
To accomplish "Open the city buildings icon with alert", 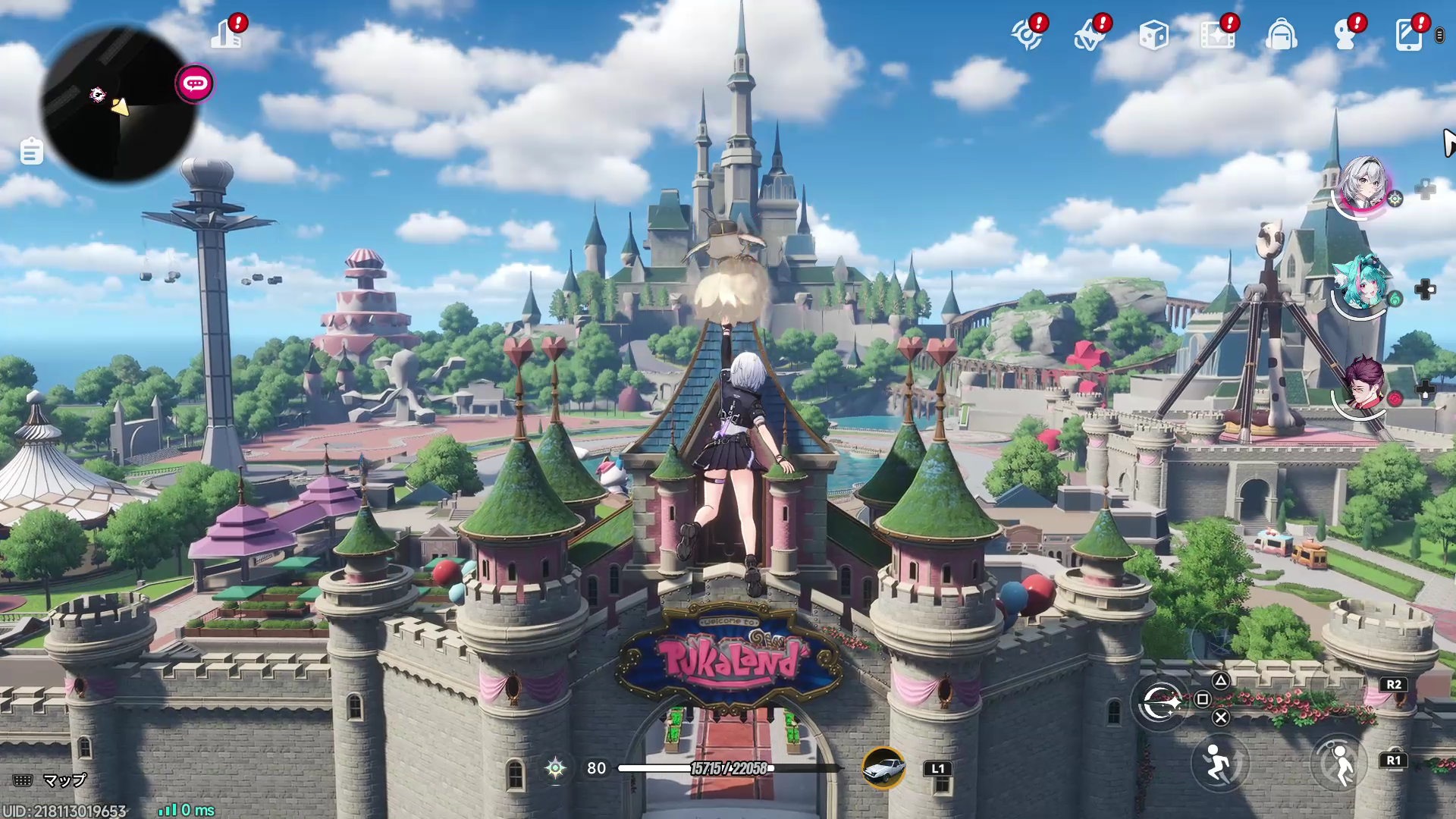I will click(227, 34).
